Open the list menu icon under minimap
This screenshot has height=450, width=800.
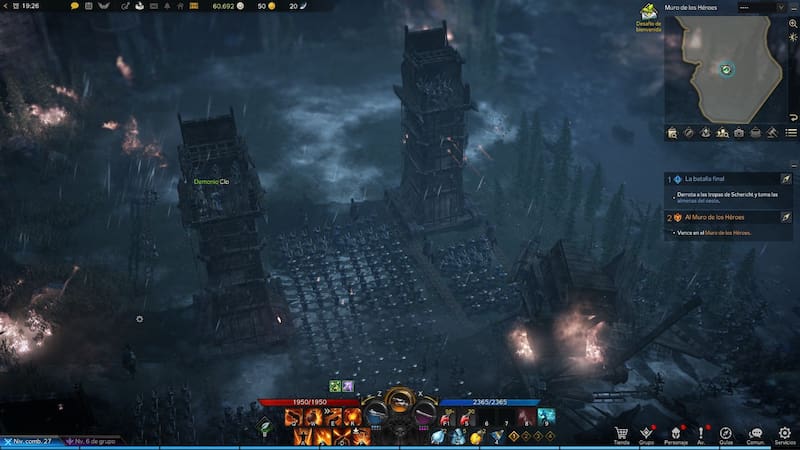point(791,132)
